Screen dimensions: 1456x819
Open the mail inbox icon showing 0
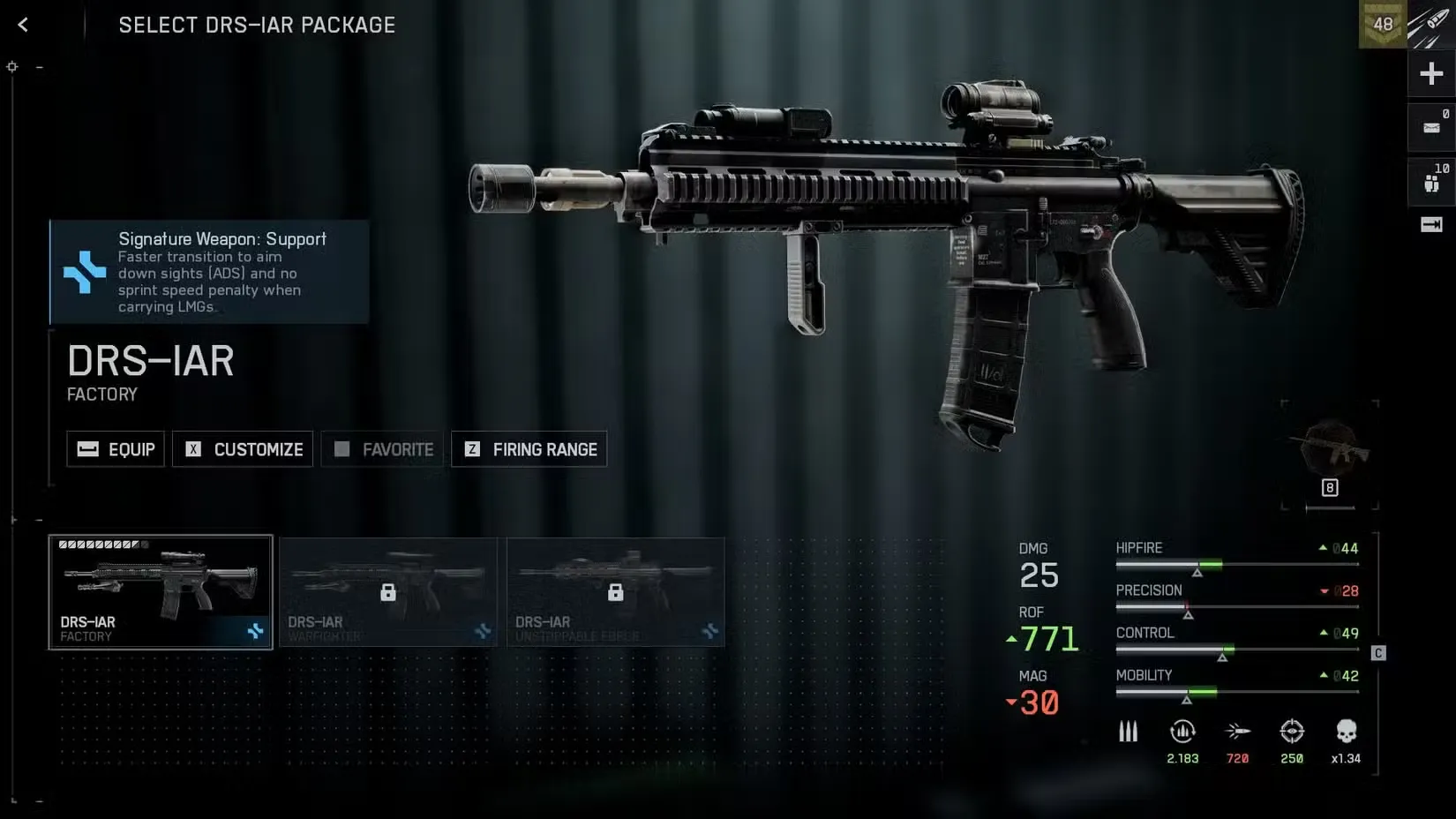tap(1430, 126)
